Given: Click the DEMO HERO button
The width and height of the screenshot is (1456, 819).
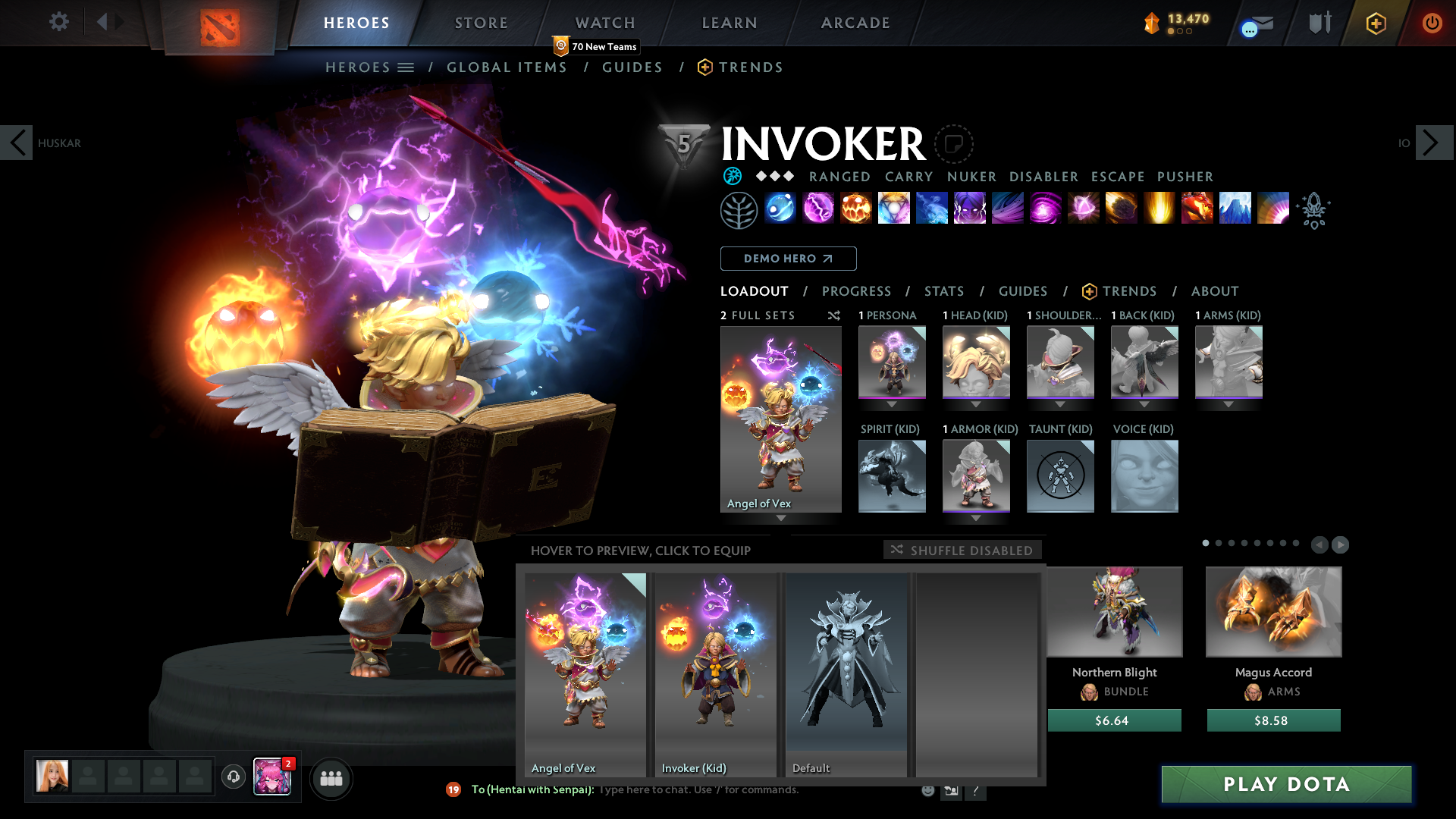Looking at the screenshot, I should click(787, 259).
